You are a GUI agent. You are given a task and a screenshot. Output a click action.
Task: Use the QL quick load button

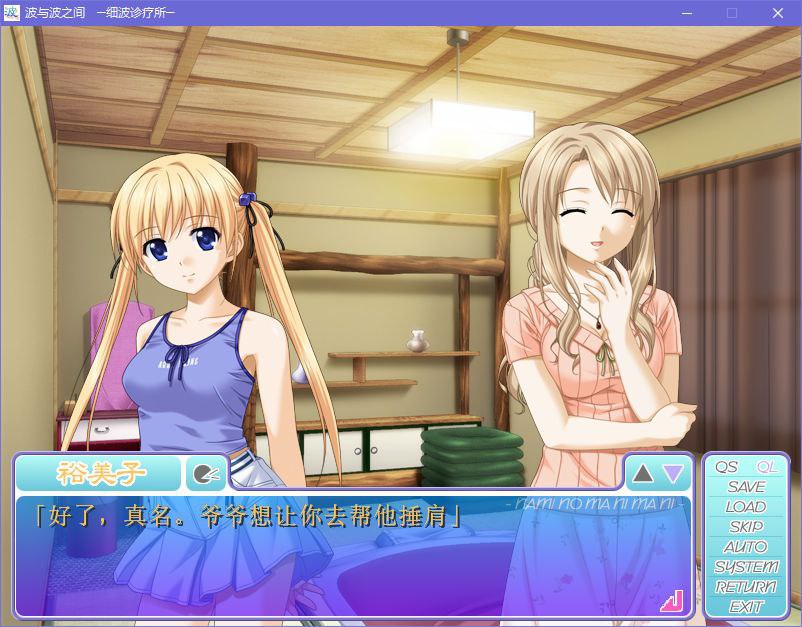pyautogui.click(x=767, y=467)
